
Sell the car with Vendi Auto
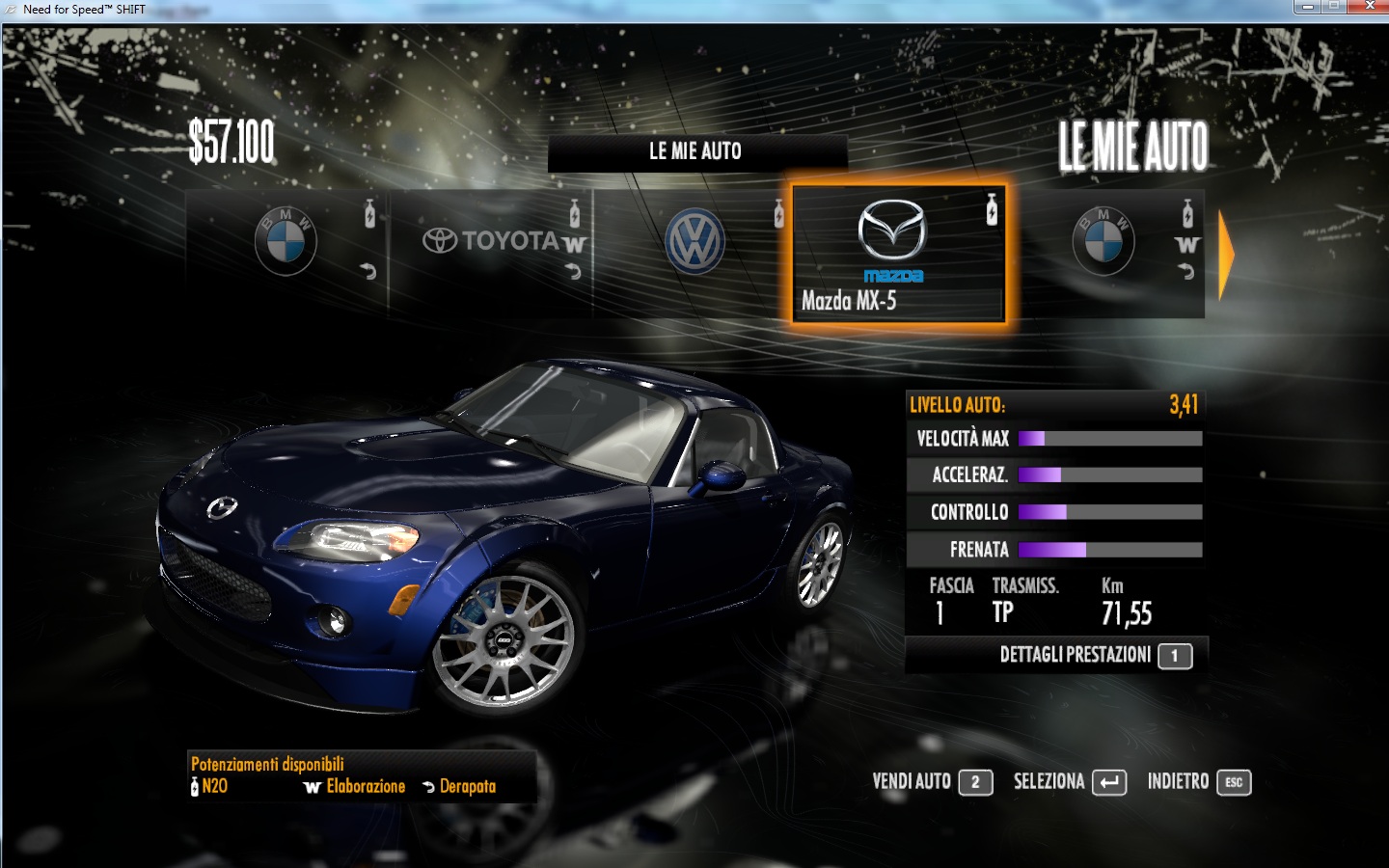tap(932, 782)
